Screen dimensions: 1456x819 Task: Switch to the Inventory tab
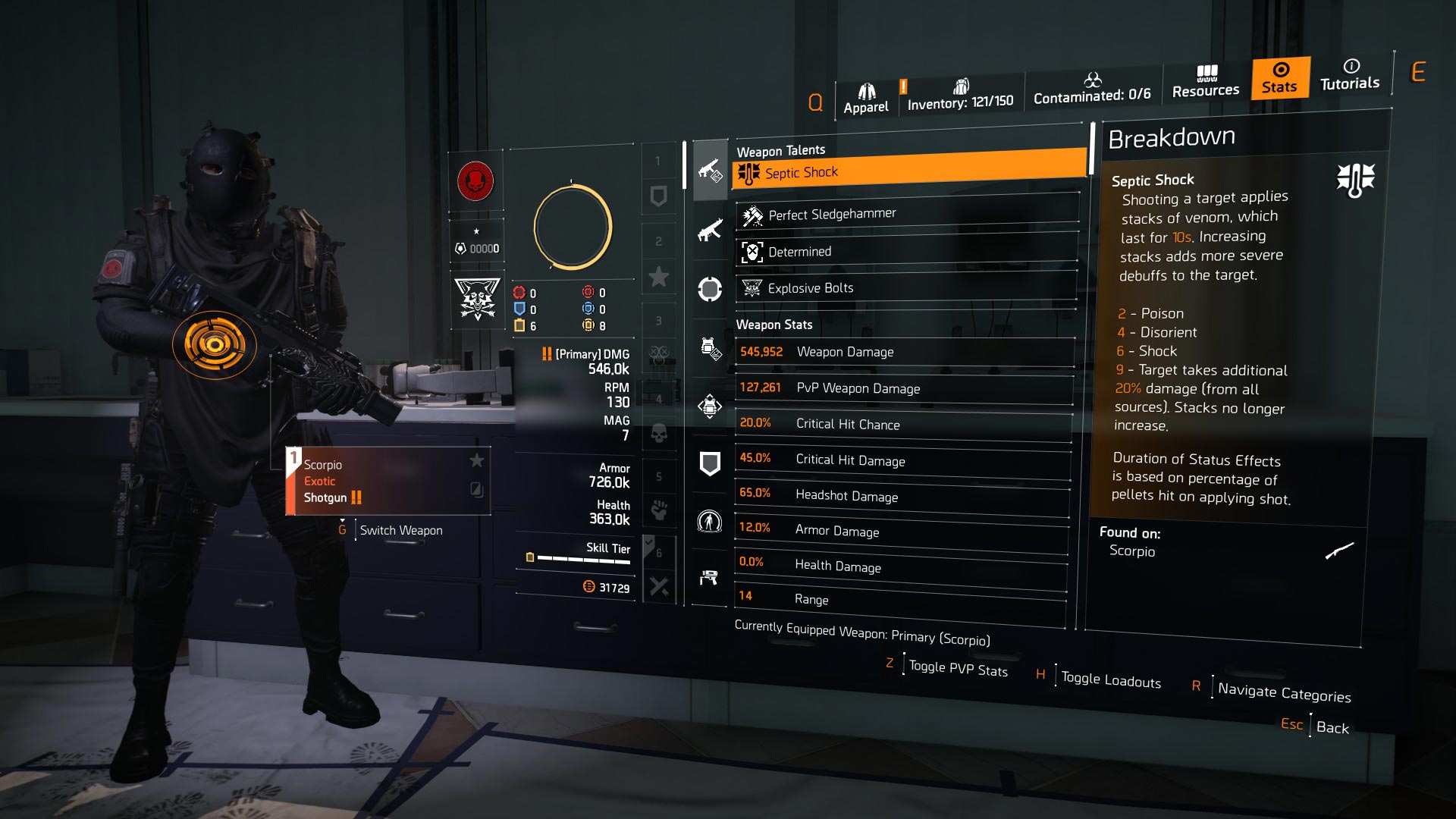click(x=960, y=96)
